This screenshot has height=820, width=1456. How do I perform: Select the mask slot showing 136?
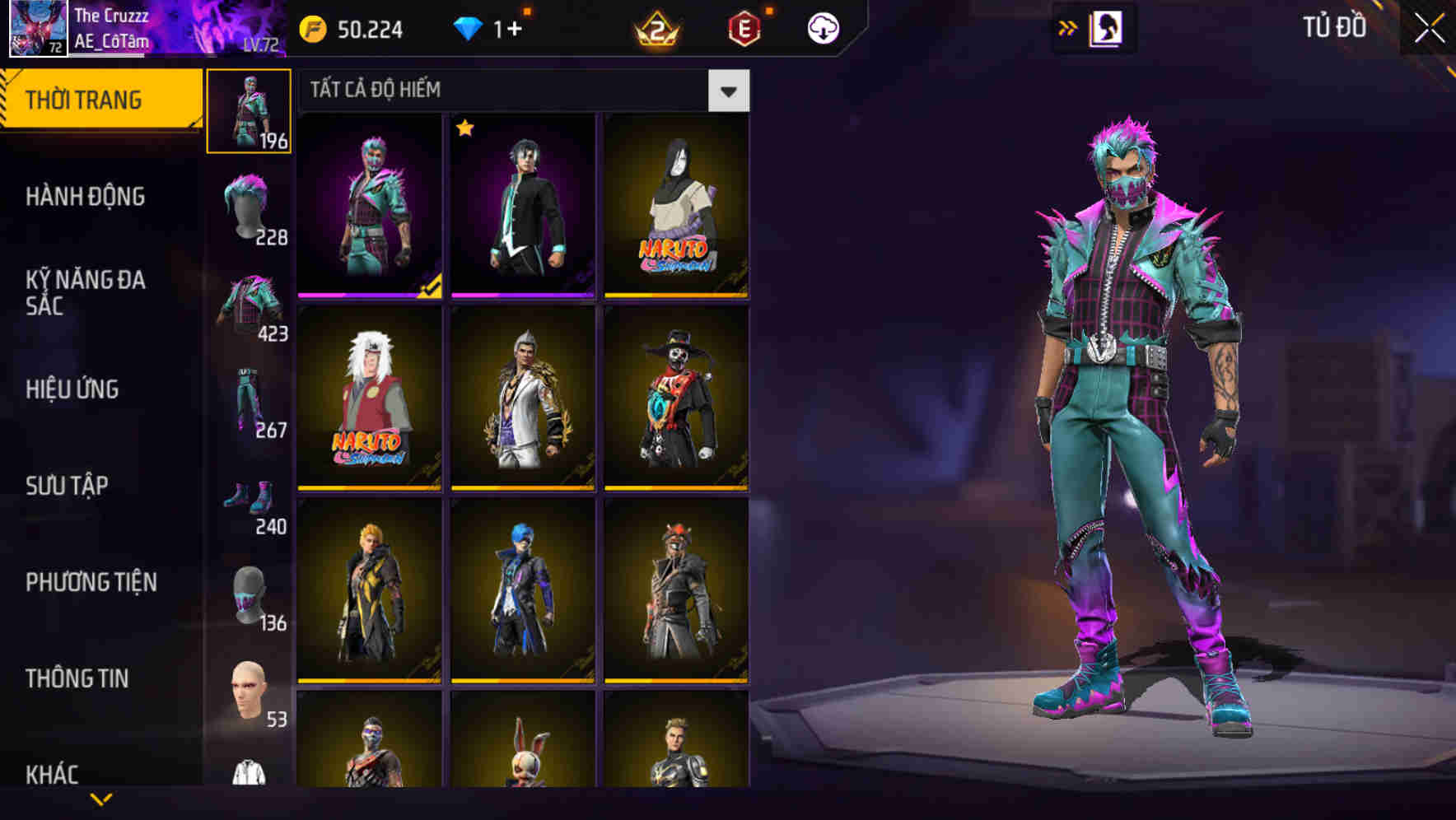click(x=249, y=597)
